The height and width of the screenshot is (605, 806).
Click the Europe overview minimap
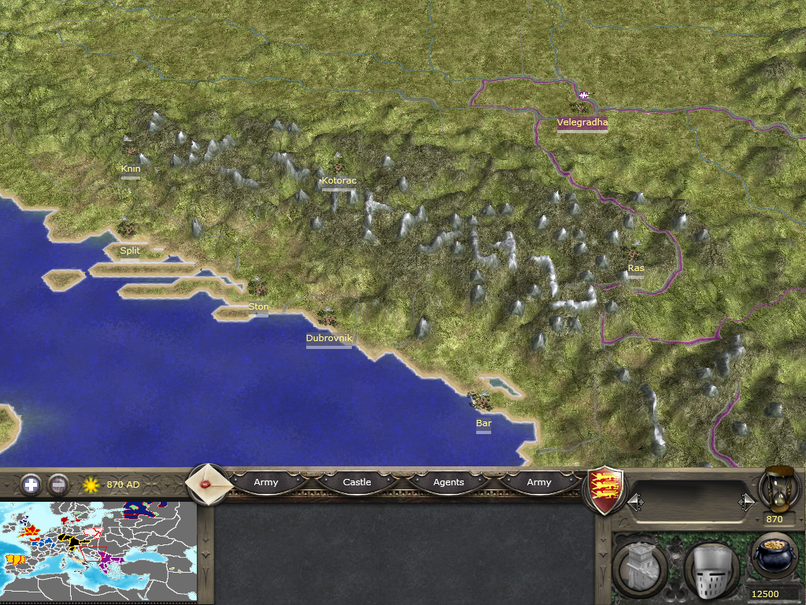pyautogui.click(x=98, y=551)
